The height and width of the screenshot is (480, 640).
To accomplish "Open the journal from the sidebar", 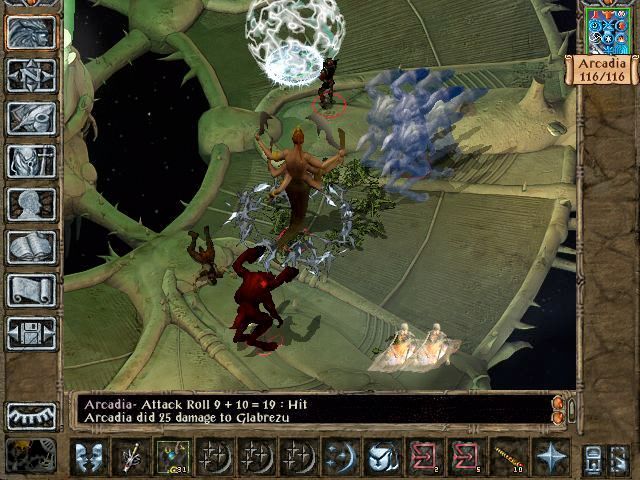I will [31, 118].
